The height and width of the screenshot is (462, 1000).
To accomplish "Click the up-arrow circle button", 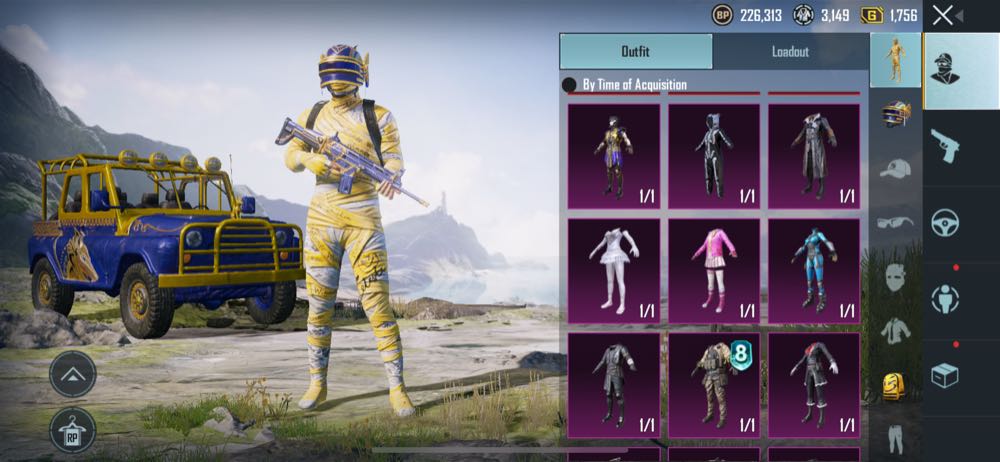I will pyautogui.click(x=72, y=375).
